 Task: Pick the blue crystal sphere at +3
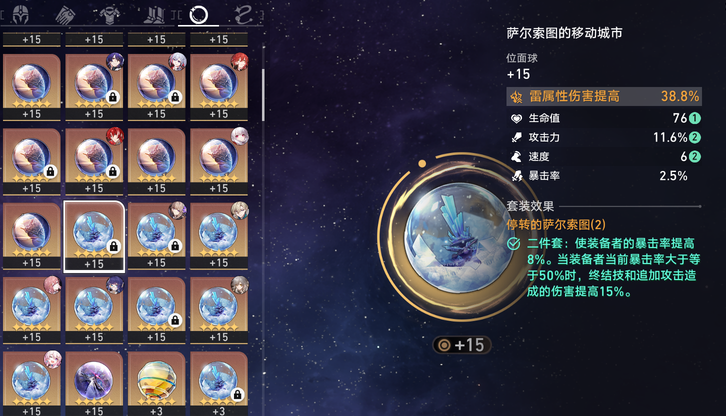click(218, 382)
